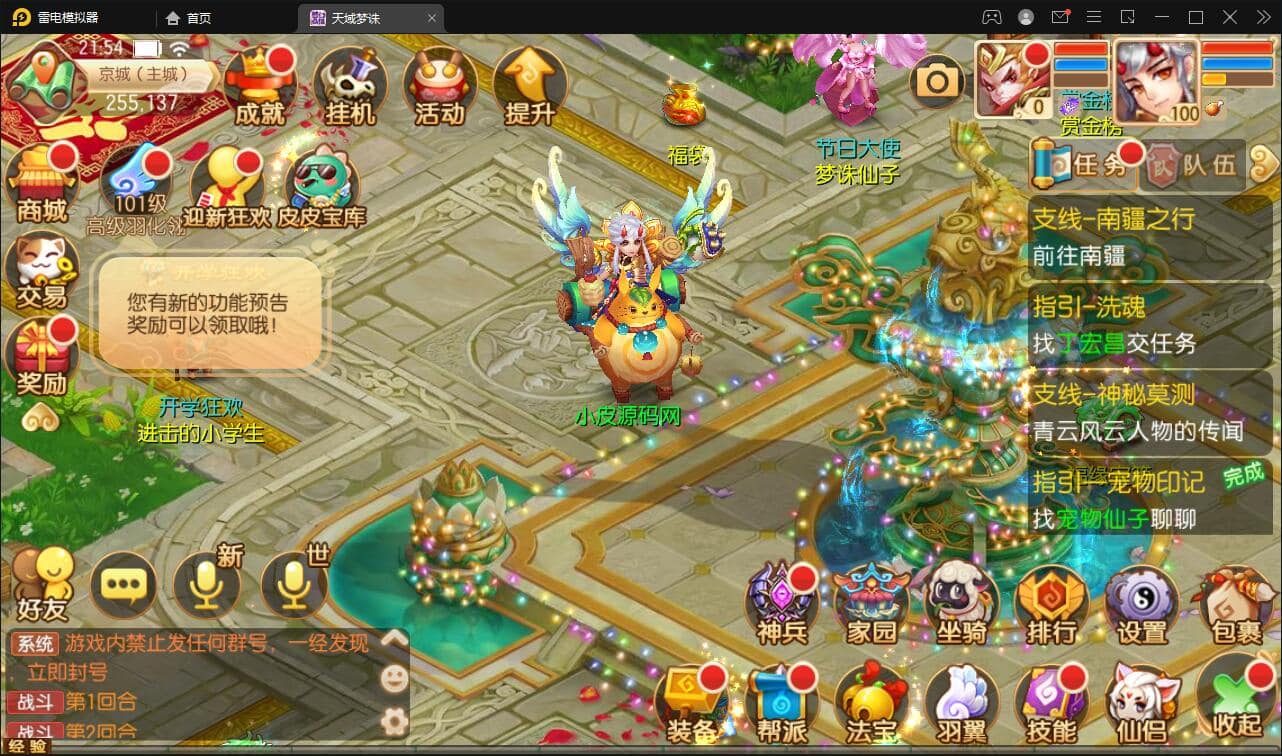
Task: Claim rewards via the 奖励 gift box
Action: click(x=42, y=357)
